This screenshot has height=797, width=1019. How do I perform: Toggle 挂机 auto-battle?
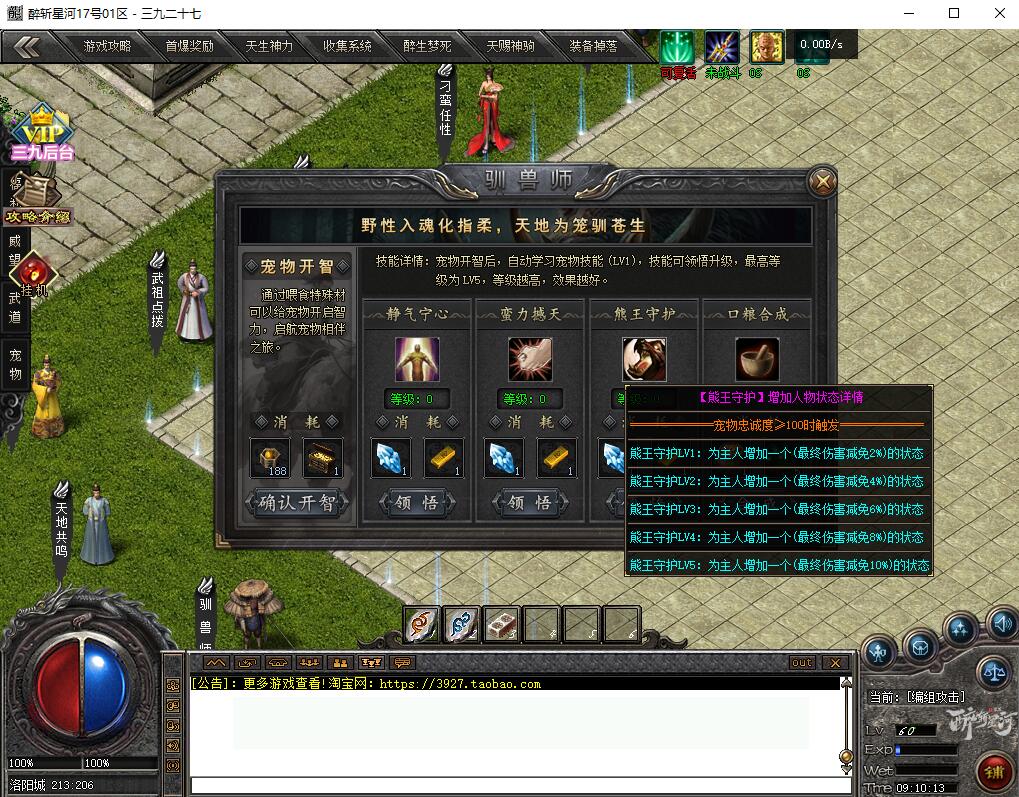pos(34,272)
